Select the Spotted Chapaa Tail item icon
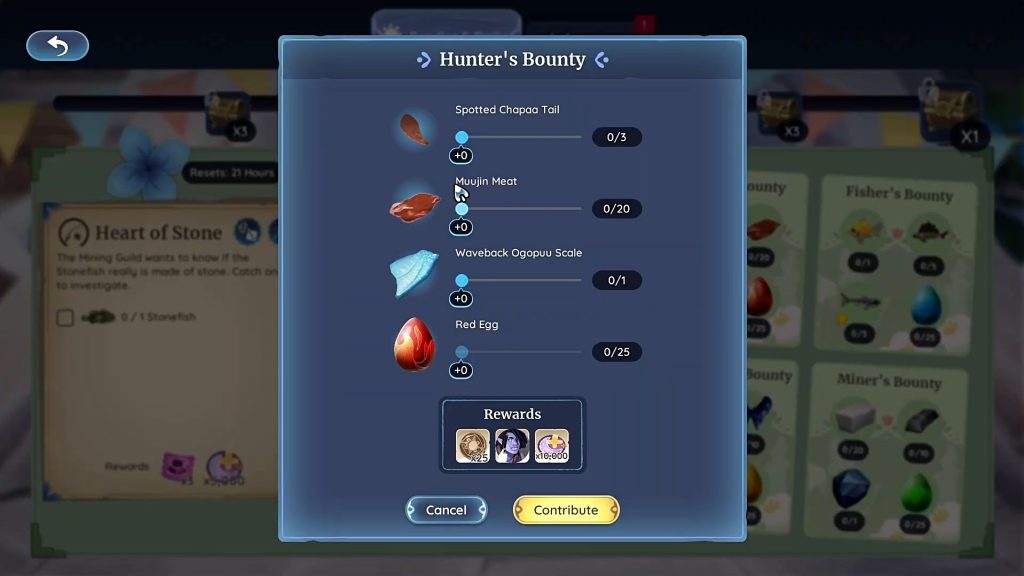Viewport: 1024px width, 576px height. pyautogui.click(x=414, y=129)
